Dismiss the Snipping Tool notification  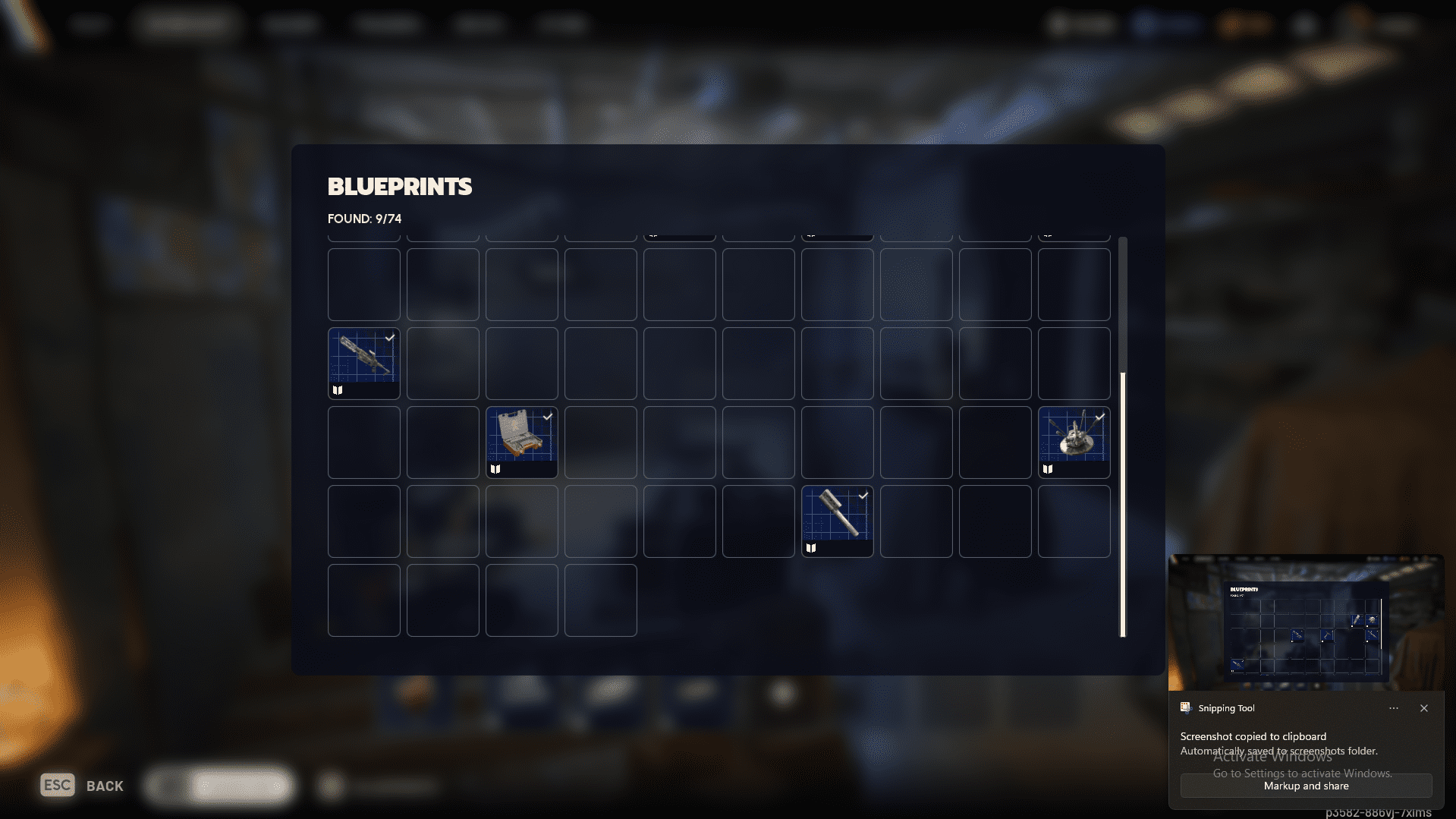click(x=1424, y=707)
